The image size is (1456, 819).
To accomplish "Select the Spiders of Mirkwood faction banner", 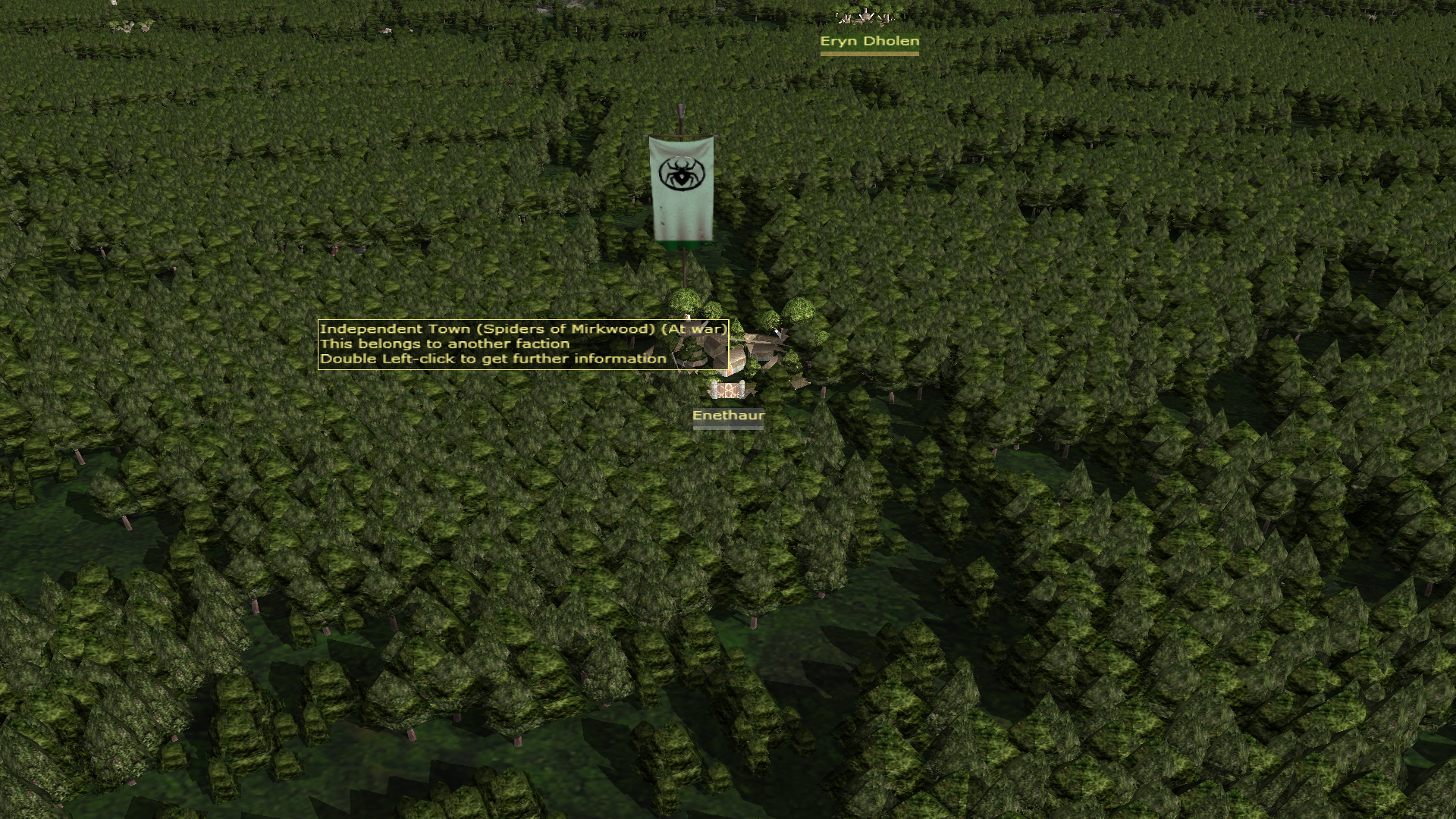I will [x=682, y=189].
